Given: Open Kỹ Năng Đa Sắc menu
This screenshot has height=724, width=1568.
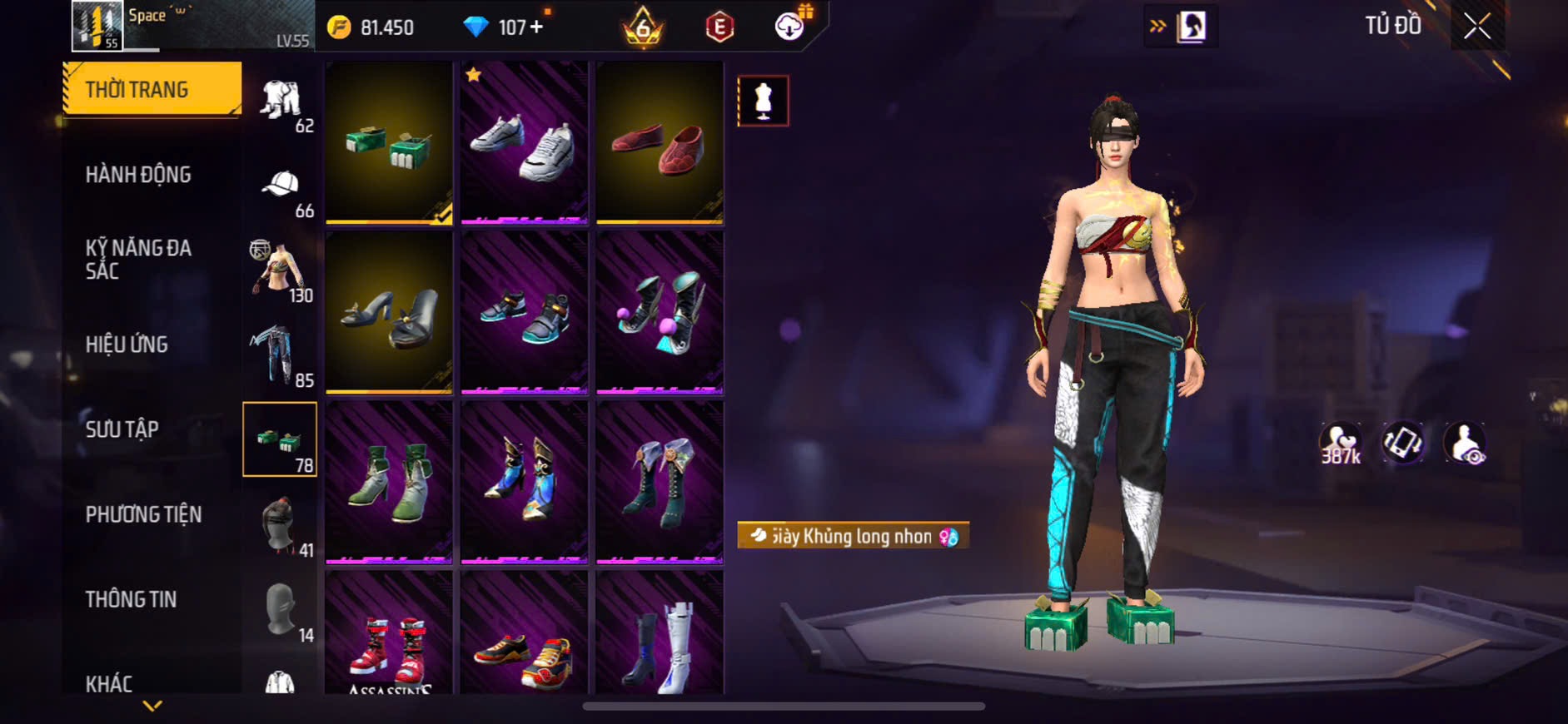Looking at the screenshot, I should point(138,259).
